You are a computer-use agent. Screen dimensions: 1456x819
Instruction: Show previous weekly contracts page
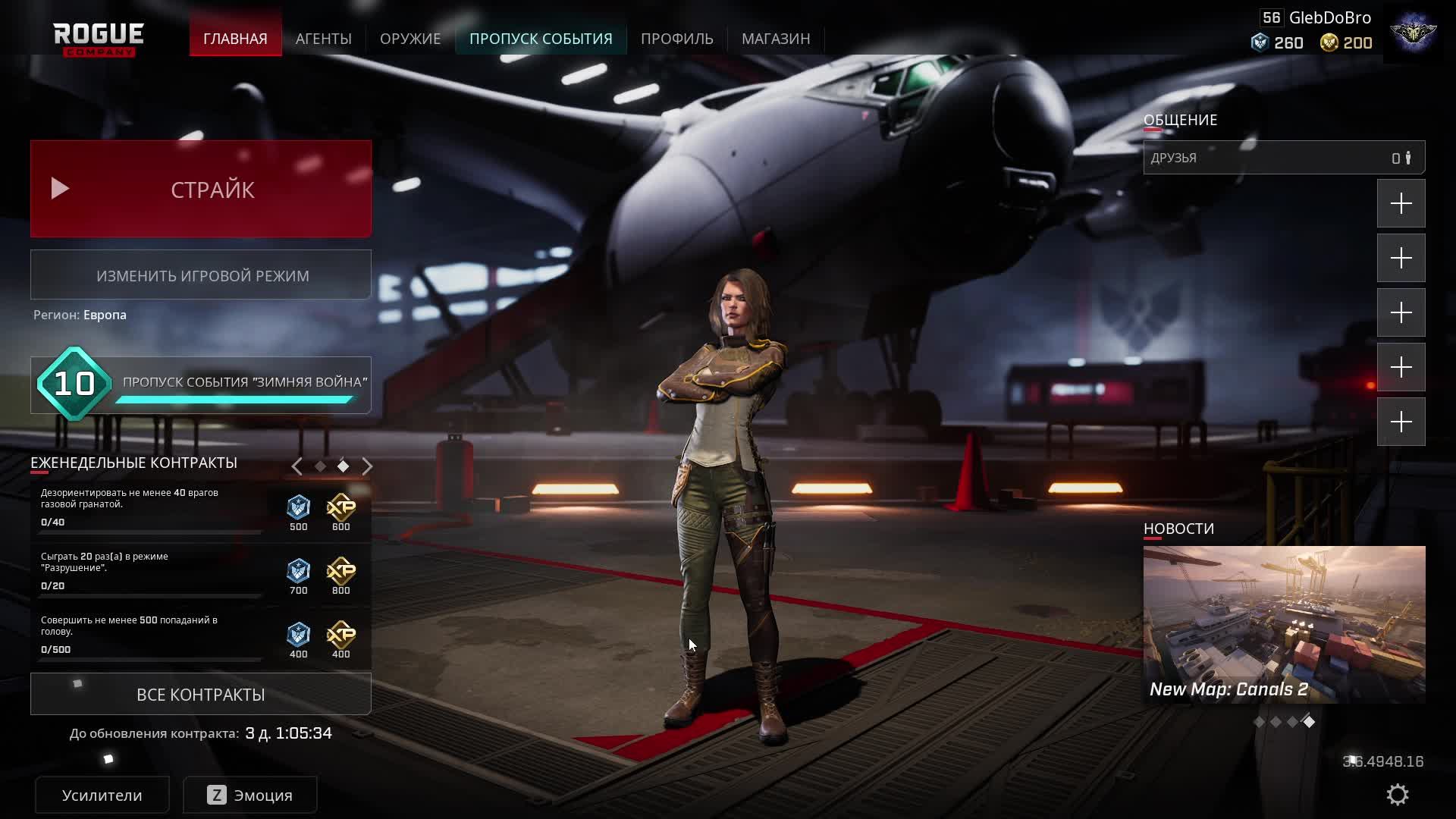[x=297, y=466]
